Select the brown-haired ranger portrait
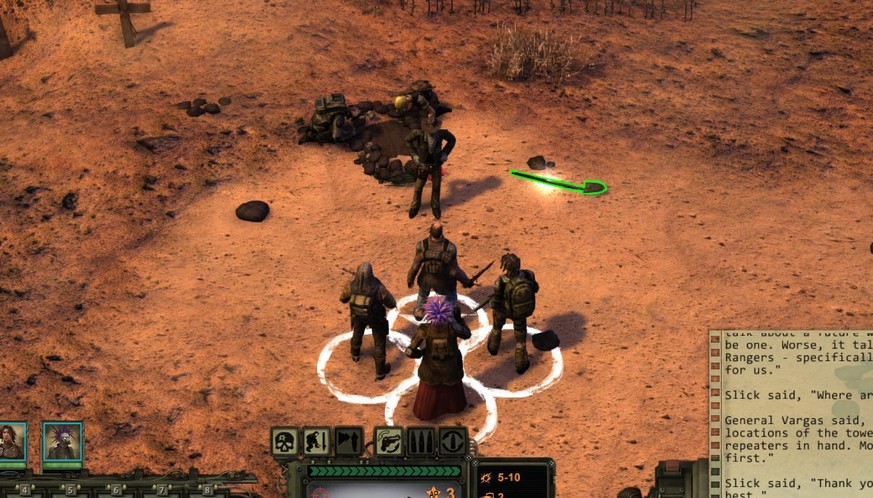This screenshot has height=498, width=873. coord(12,442)
